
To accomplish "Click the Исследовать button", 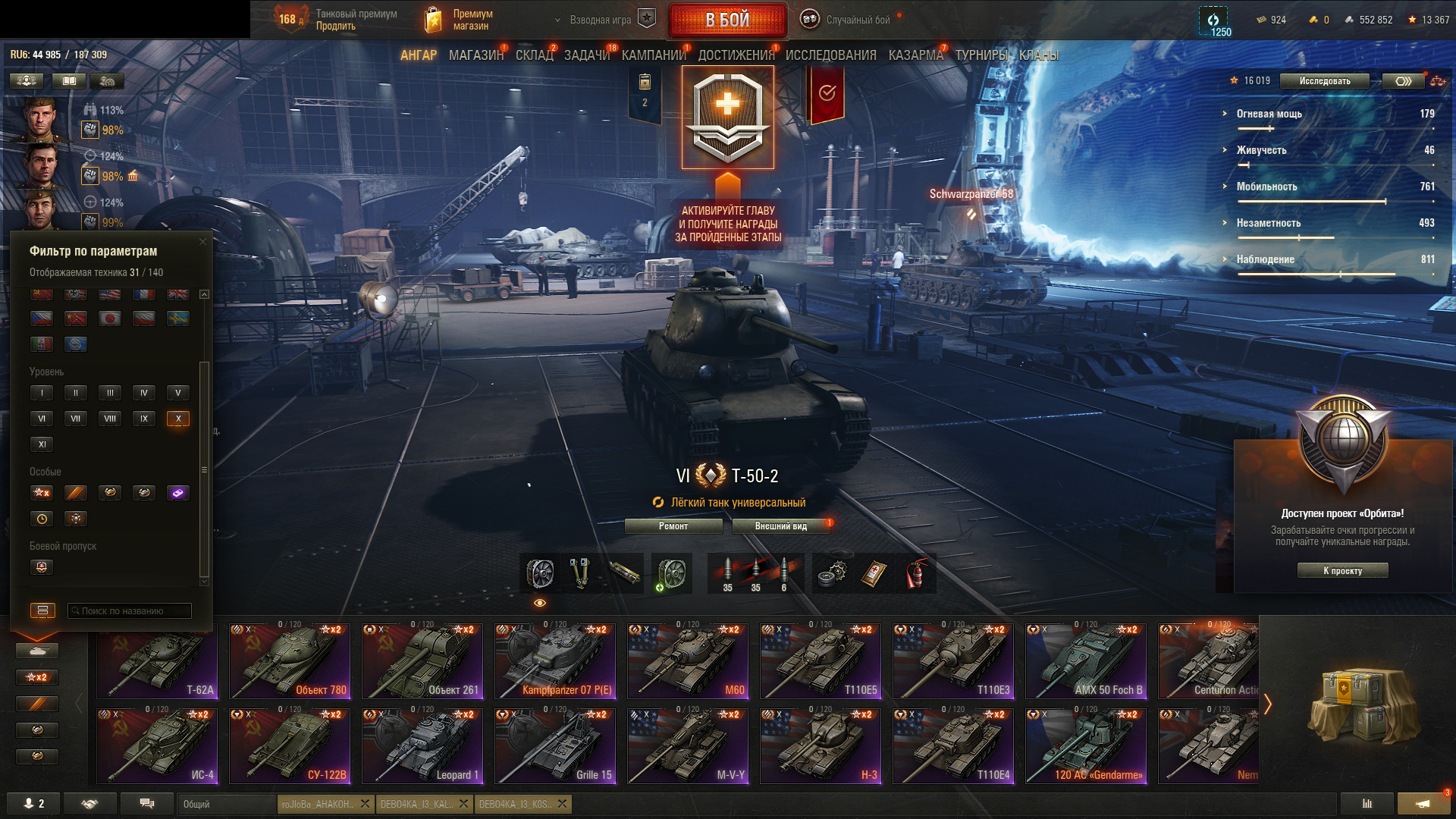I will 1324,81.
